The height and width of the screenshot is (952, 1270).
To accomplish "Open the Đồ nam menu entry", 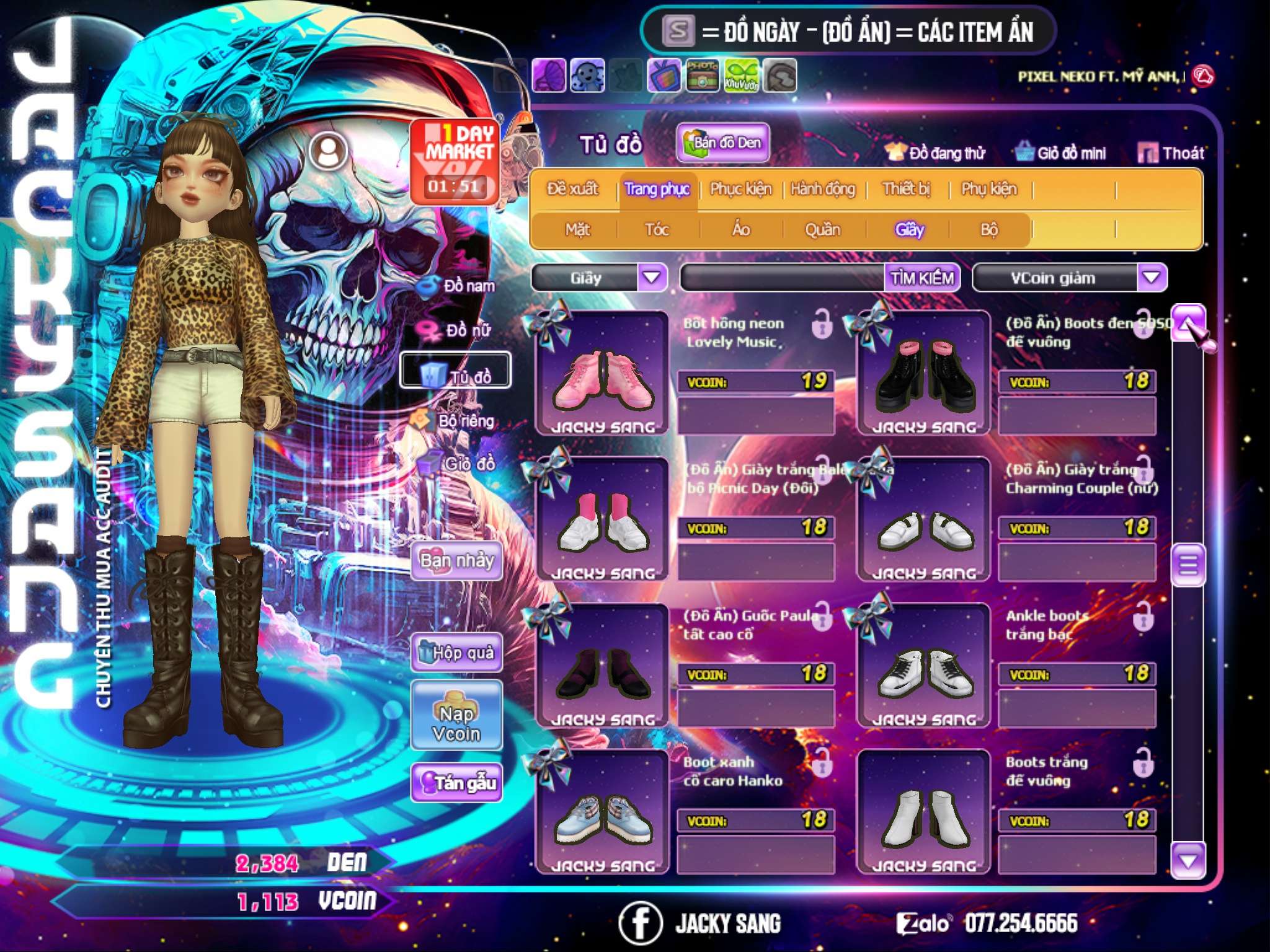I will tap(458, 286).
